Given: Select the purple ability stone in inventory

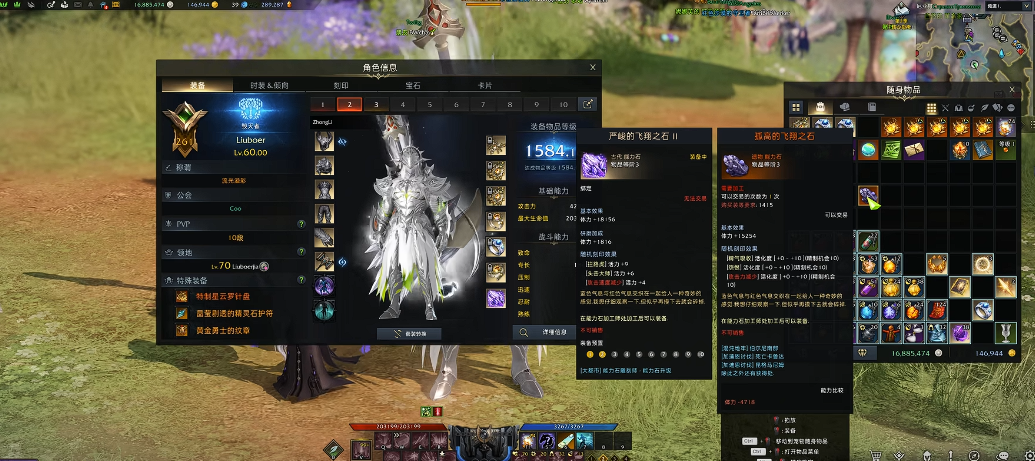Looking at the screenshot, I should pyautogui.click(x=867, y=196).
